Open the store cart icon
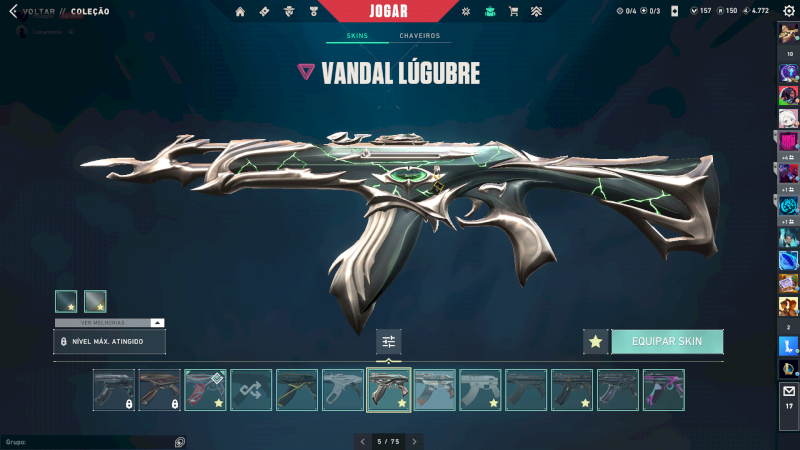This screenshot has height=450, width=800. [x=513, y=11]
